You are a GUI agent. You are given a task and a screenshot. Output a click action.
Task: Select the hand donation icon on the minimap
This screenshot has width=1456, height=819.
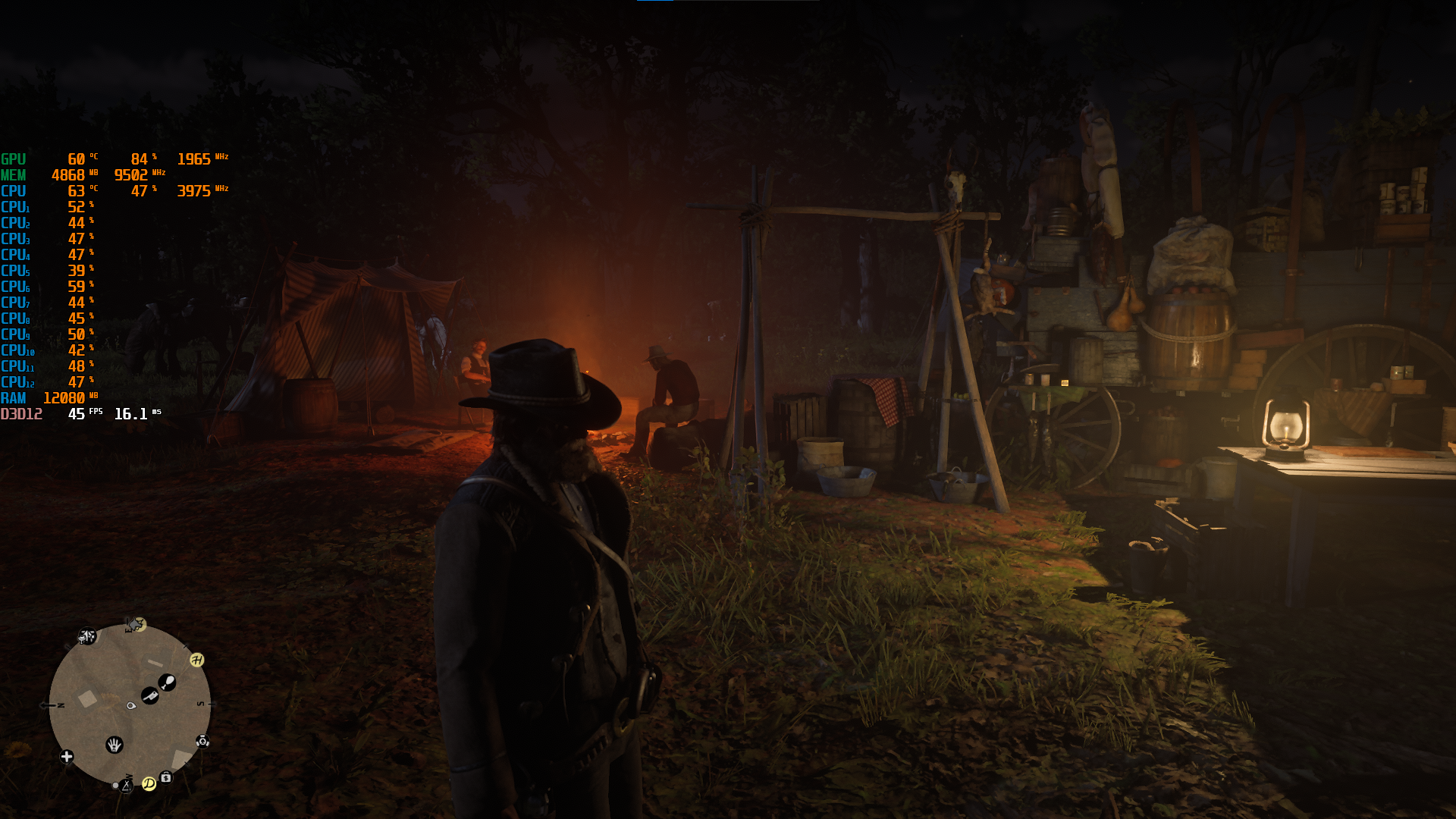115,745
